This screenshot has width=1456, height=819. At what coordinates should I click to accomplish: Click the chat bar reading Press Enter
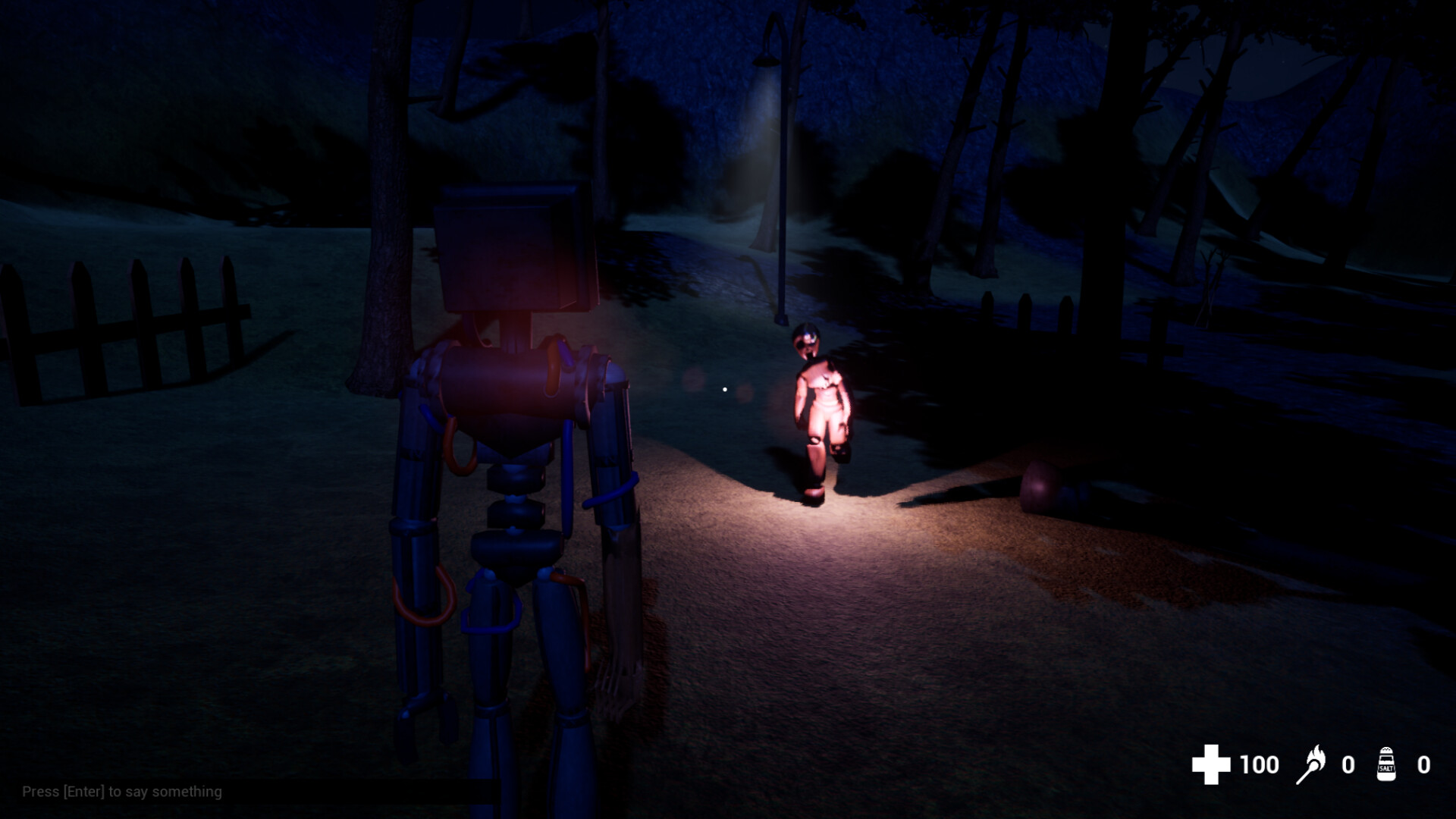(x=121, y=791)
